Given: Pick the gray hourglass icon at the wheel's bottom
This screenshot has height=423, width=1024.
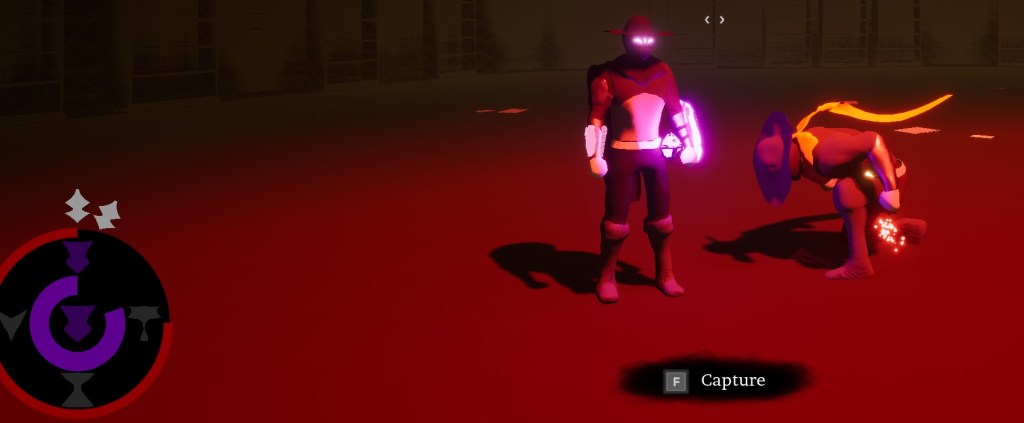Looking at the screenshot, I should point(77,389).
